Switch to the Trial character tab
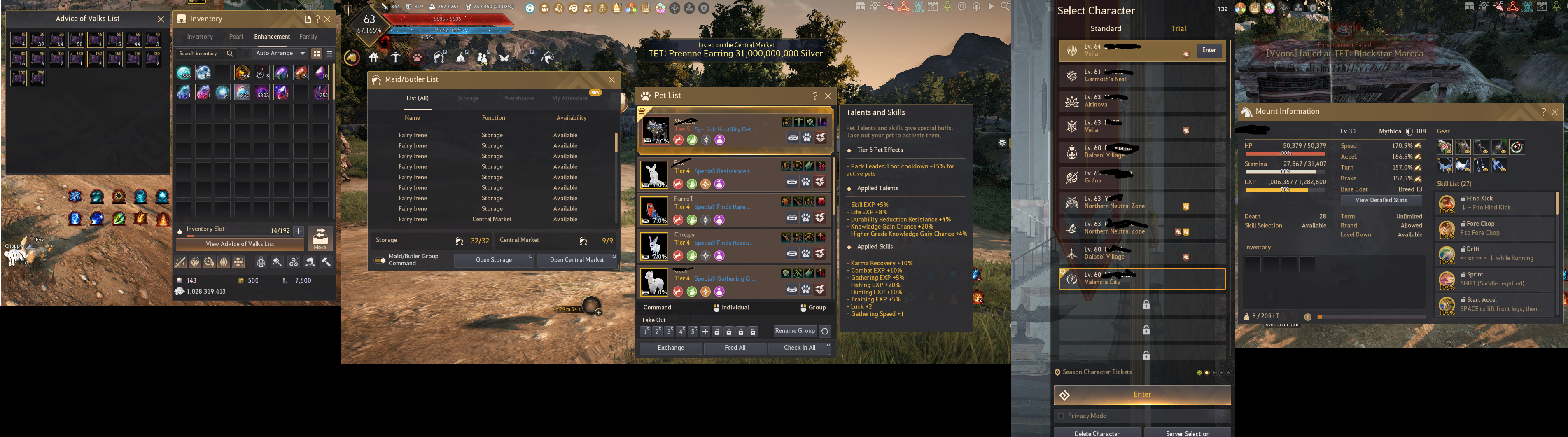 click(x=1178, y=28)
